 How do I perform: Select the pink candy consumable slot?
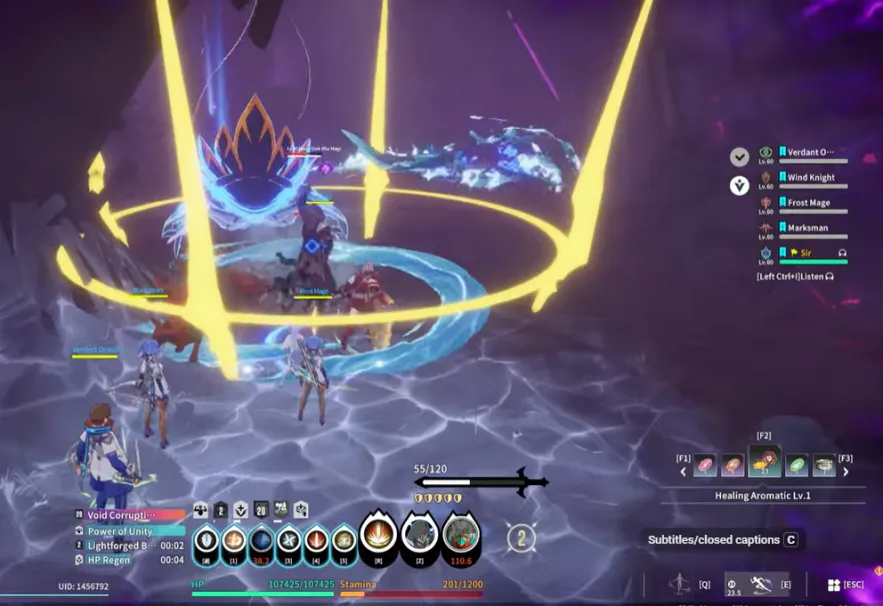(705, 465)
